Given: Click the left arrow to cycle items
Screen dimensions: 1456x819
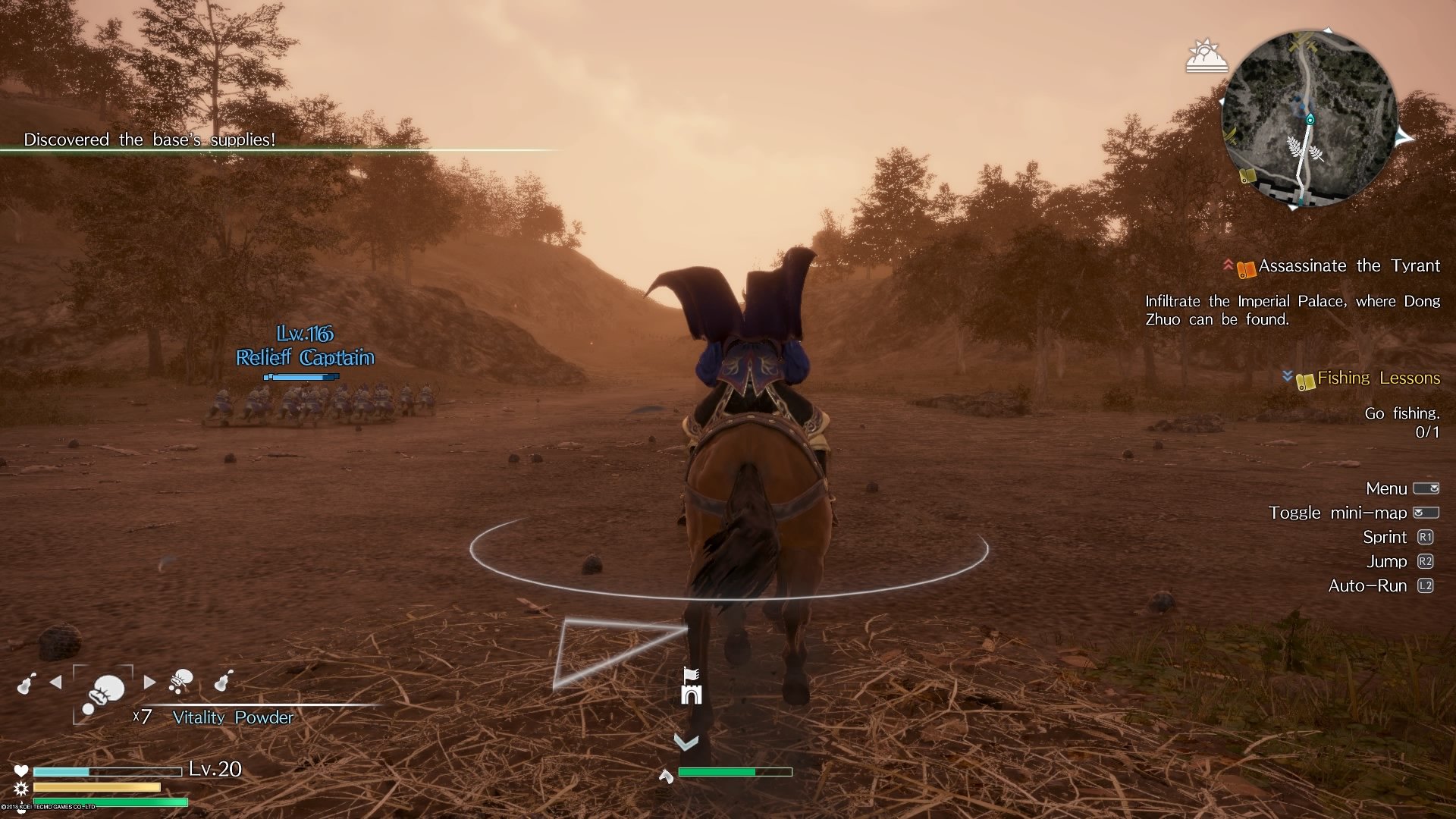Looking at the screenshot, I should (55, 682).
